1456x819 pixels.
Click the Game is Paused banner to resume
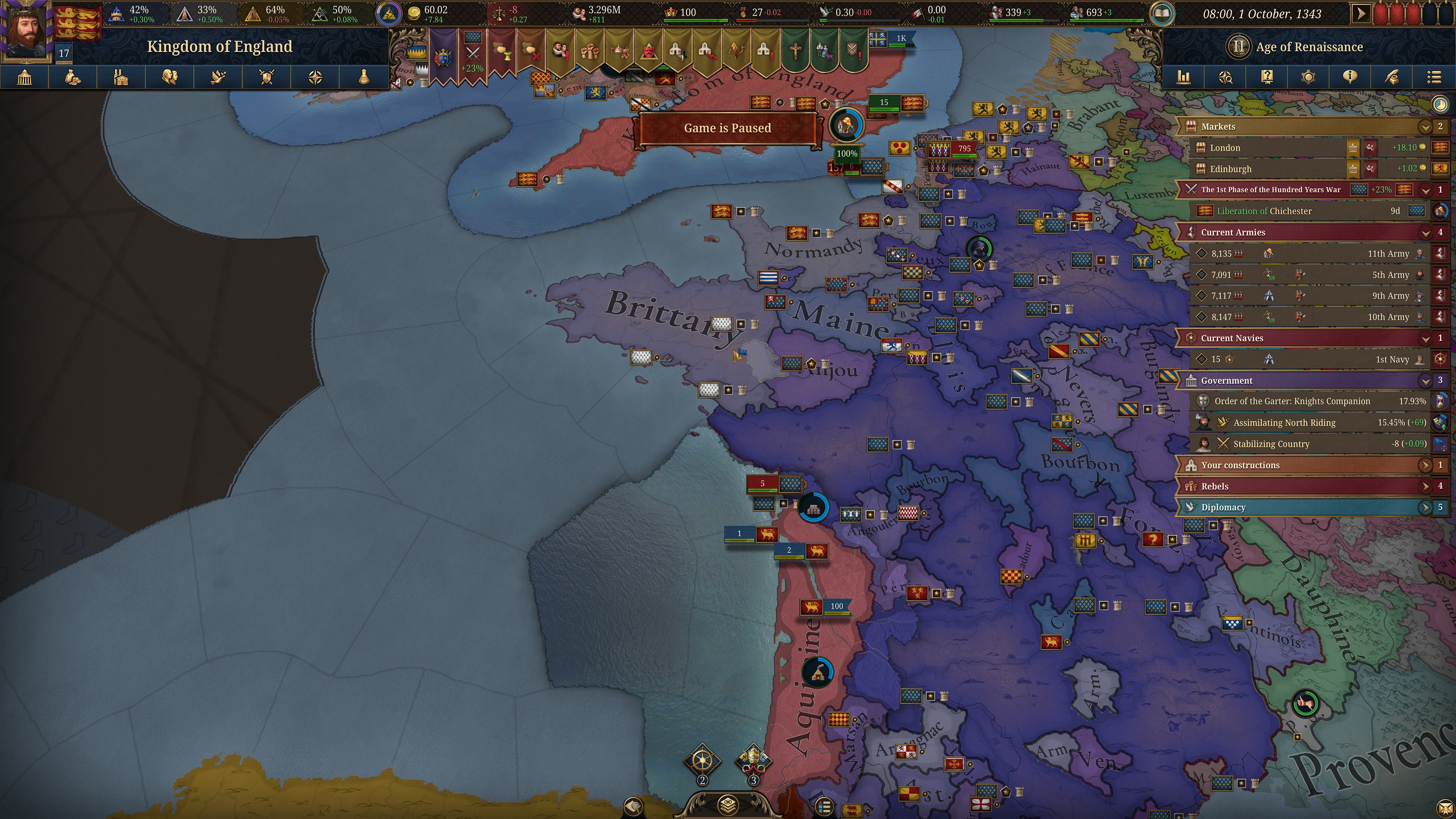727,128
